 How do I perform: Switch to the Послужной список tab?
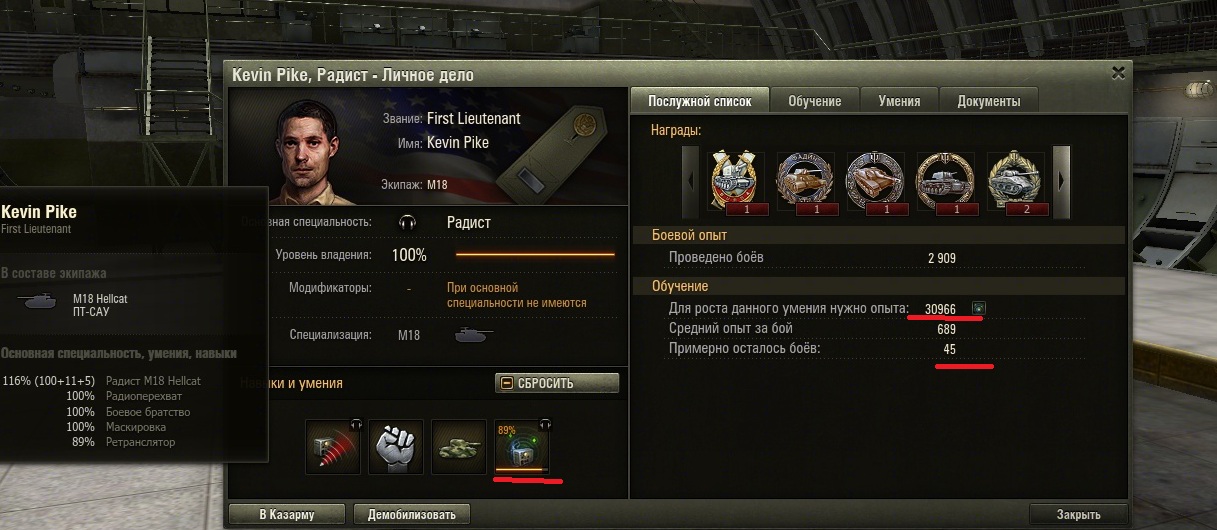pyautogui.click(x=698, y=101)
